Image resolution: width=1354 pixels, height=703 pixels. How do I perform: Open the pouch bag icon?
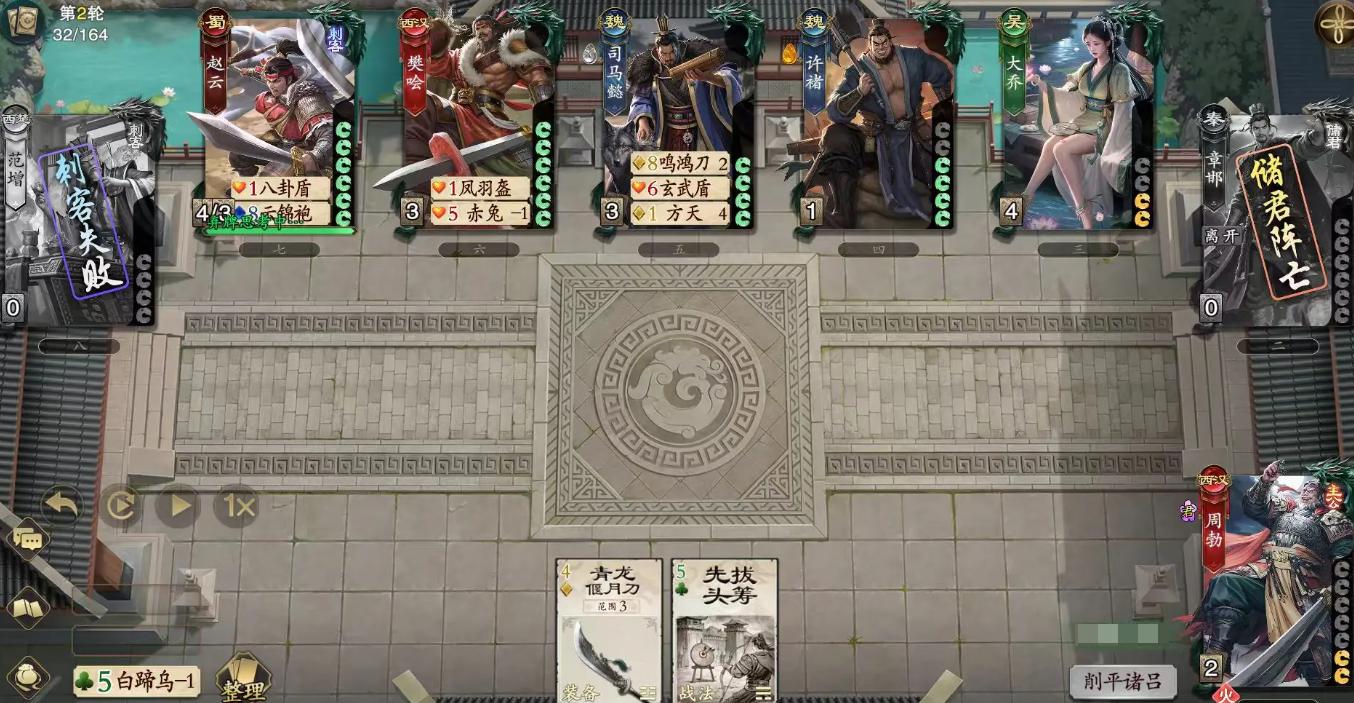[28, 677]
